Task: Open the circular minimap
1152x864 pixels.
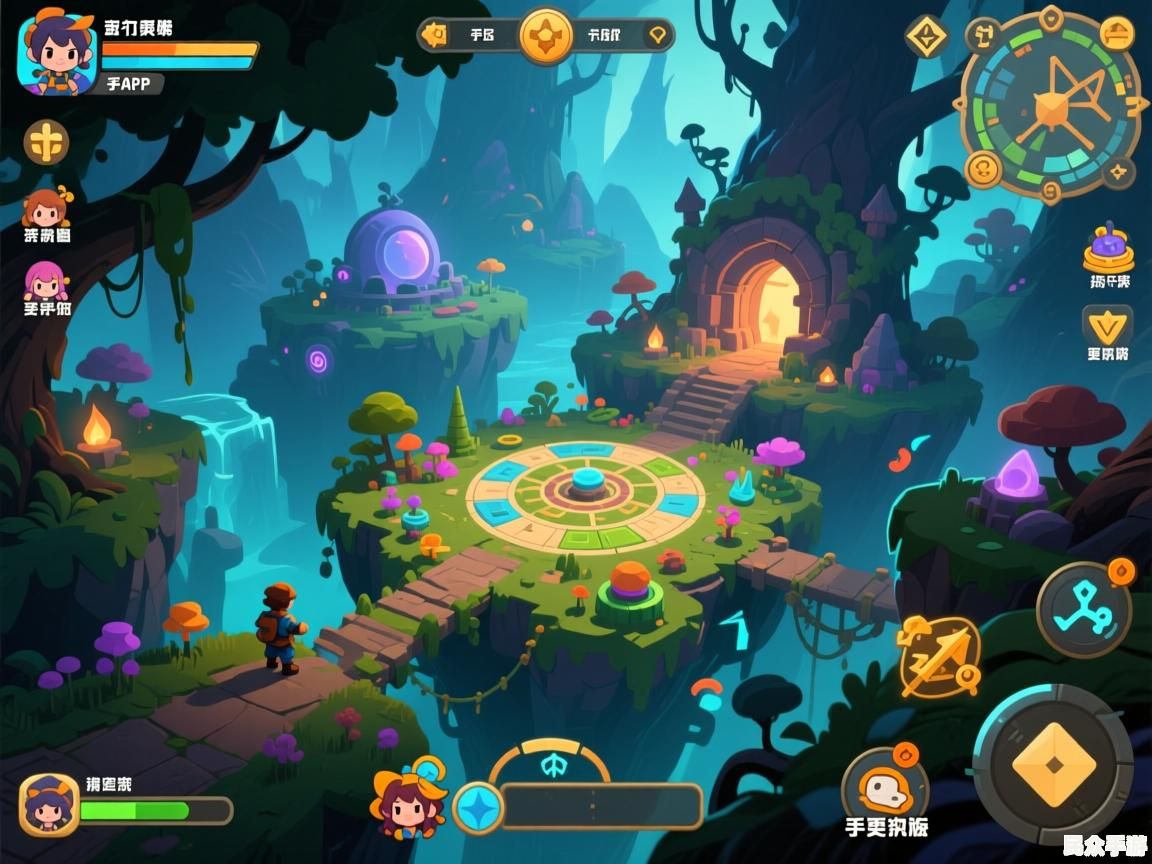Action: tap(1052, 106)
